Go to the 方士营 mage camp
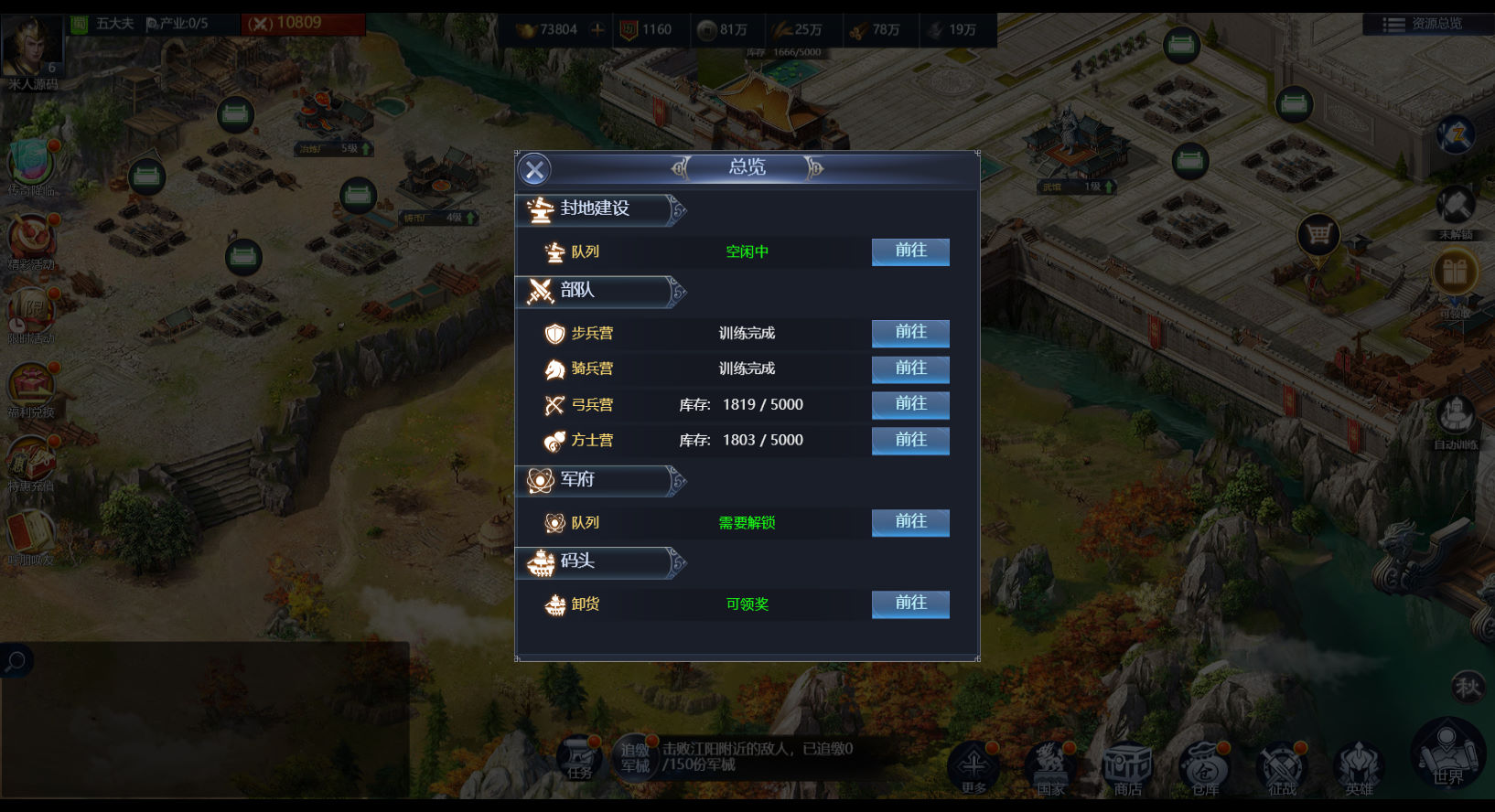The height and width of the screenshot is (812, 1495). [x=910, y=440]
